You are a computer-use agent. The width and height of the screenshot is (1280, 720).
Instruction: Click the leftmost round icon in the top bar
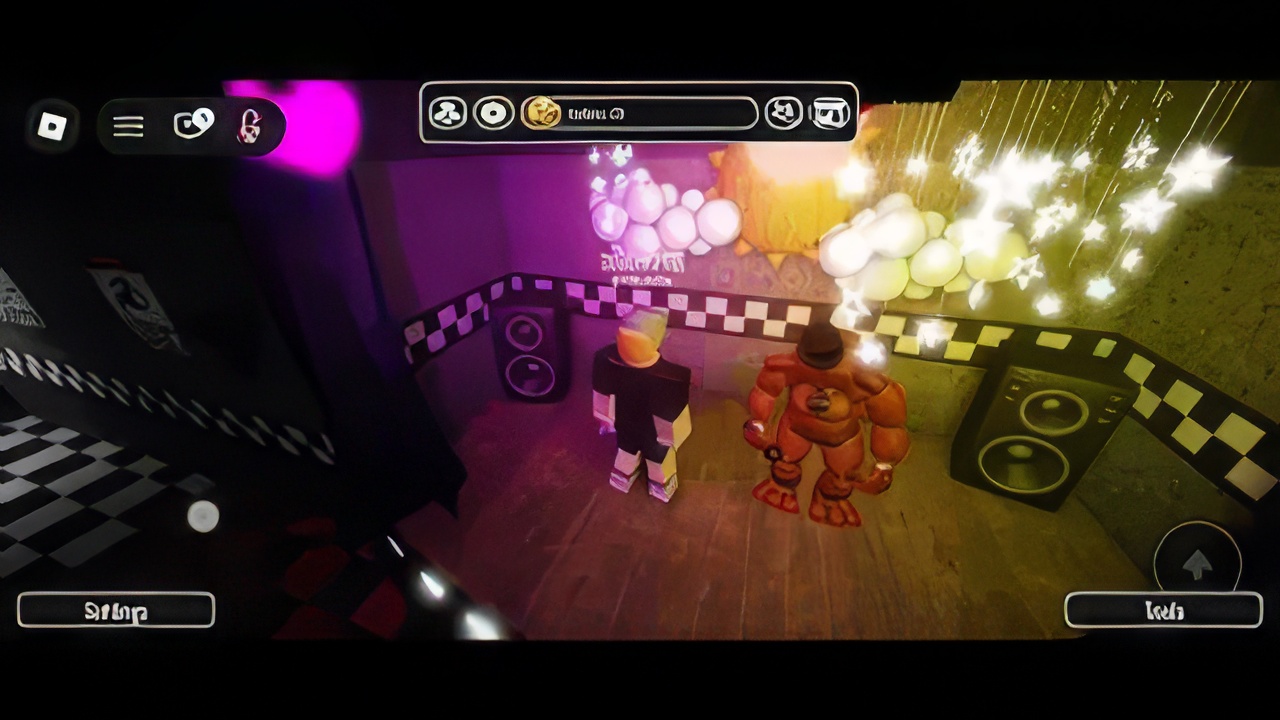pos(448,113)
